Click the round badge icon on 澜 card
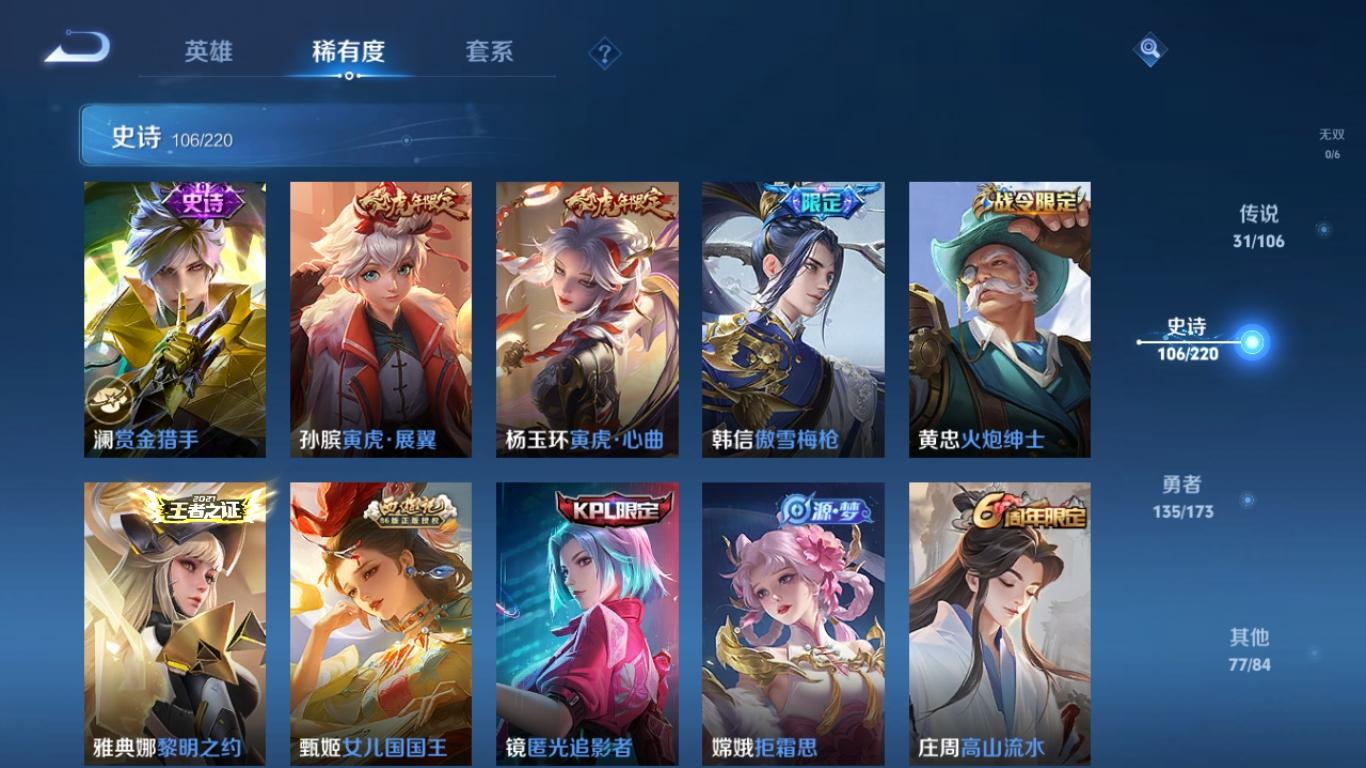1366x768 pixels. tap(107, 398)
